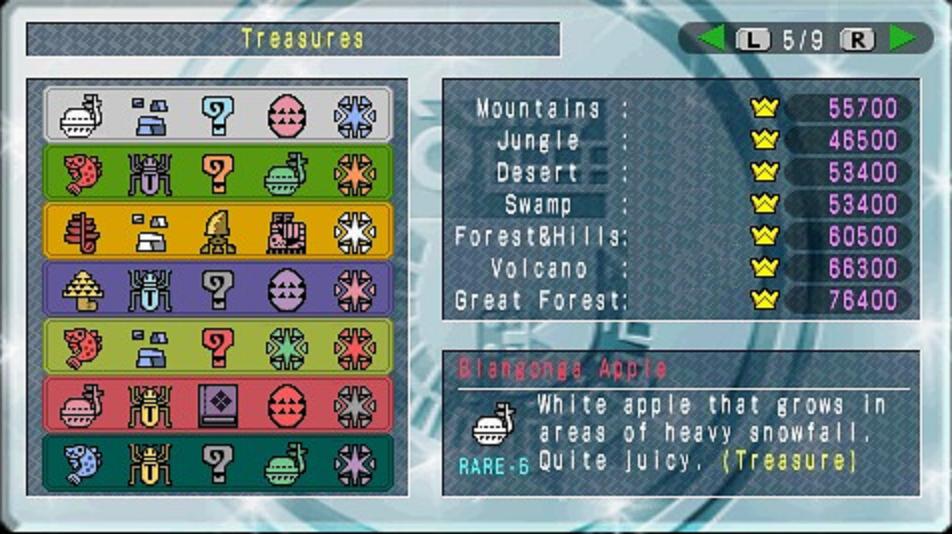The image size is (952, 534).
Task: Choose the red coral plant treasure icon
Action: click(82, 232)
